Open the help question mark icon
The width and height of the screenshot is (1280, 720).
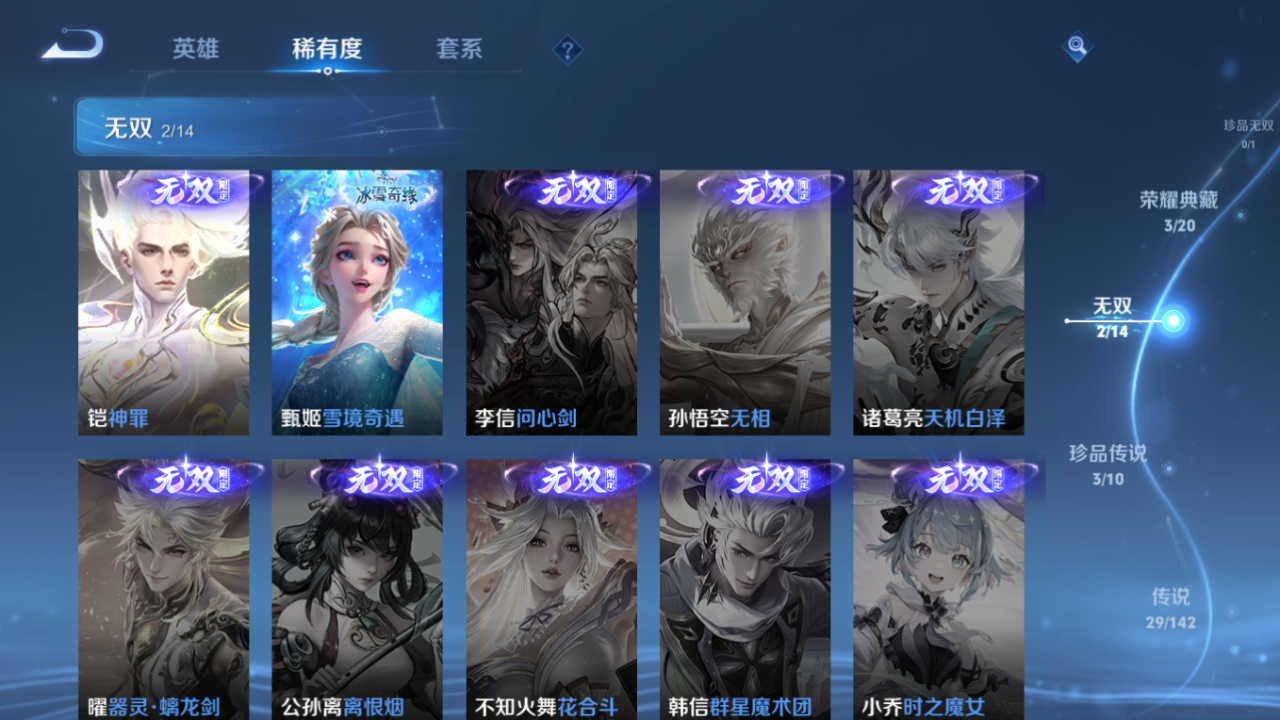click(x=566, y=48)
